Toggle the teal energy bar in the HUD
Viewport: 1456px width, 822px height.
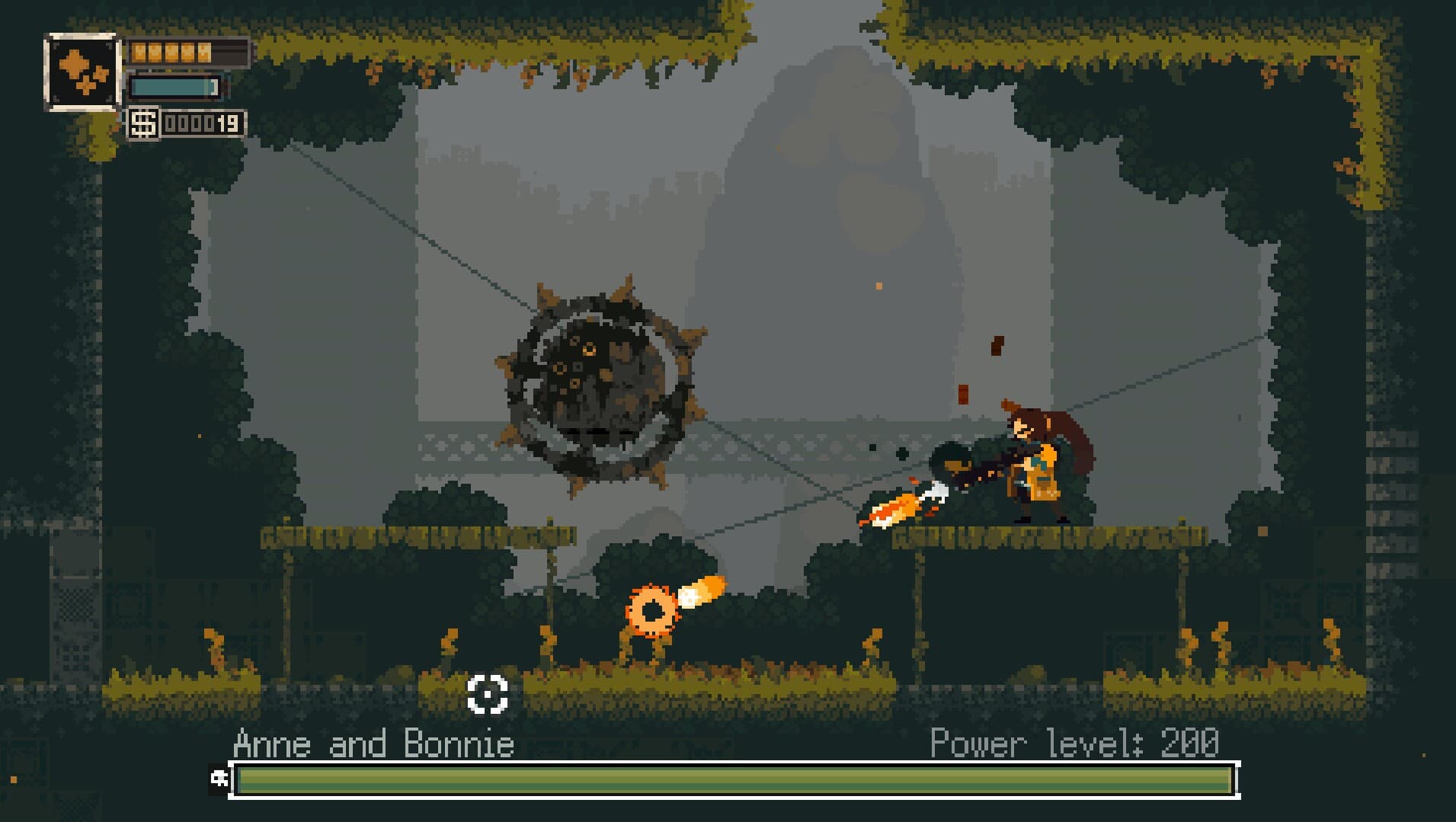point(171,88)
